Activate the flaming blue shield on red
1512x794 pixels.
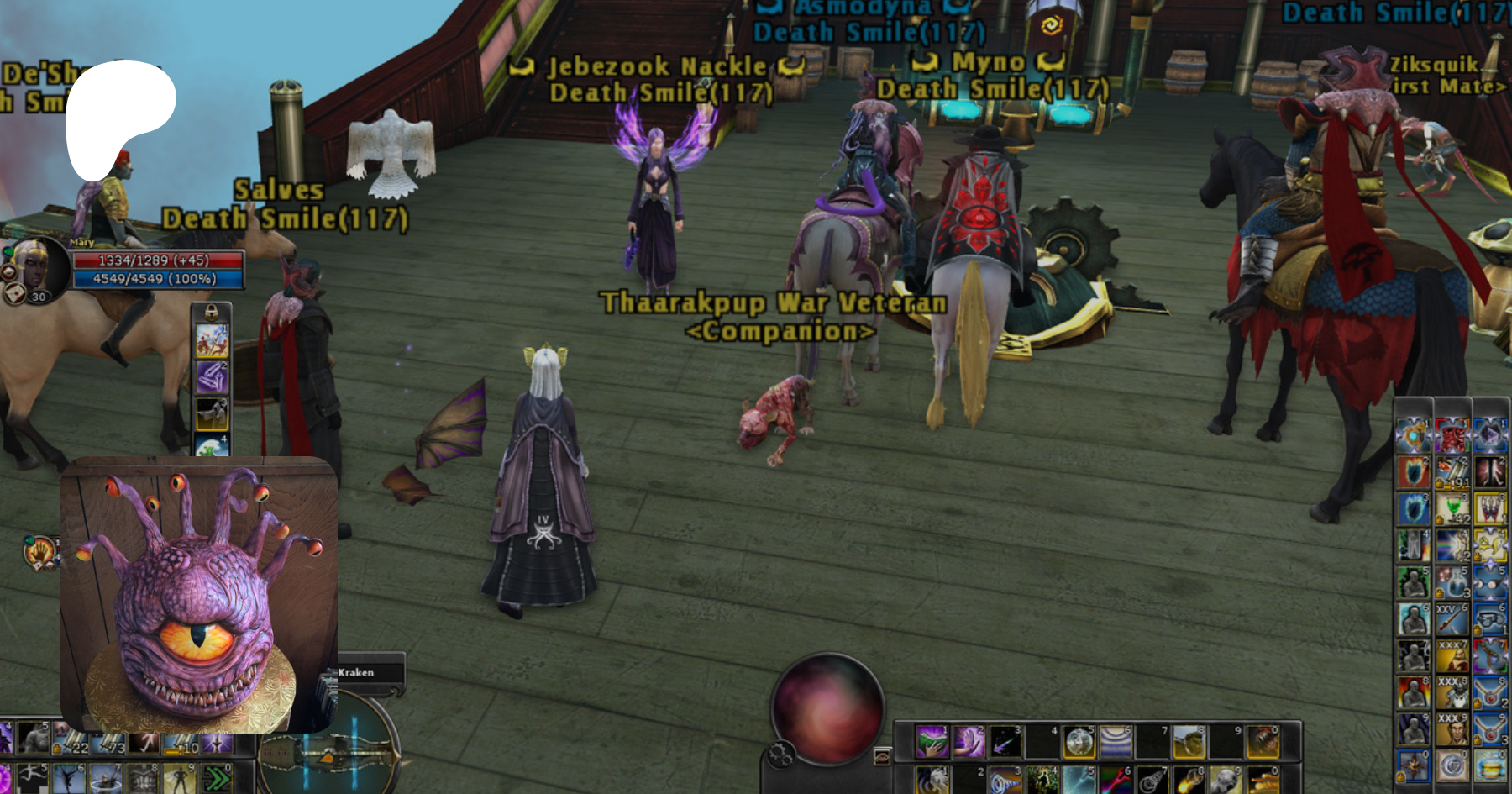pyautogui.click(x=1414, y=471)
